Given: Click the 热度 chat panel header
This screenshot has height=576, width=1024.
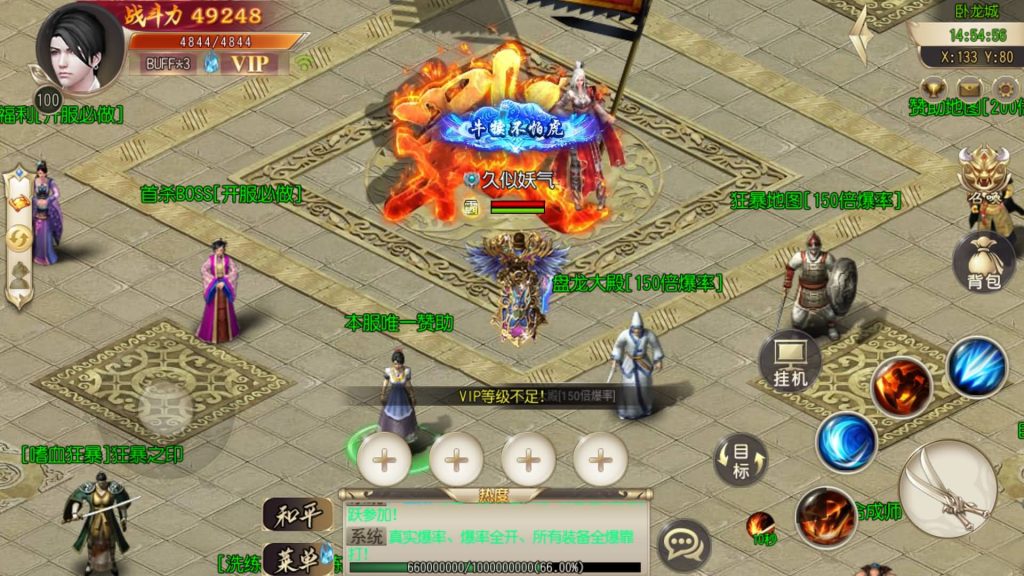Looking at the screenshot, I should pyautogui.click(x=495, y=494).
